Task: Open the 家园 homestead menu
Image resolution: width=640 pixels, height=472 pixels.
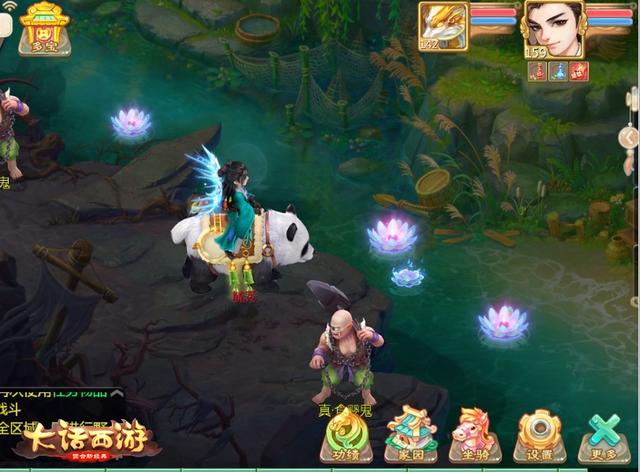Action: coord(410,435)
